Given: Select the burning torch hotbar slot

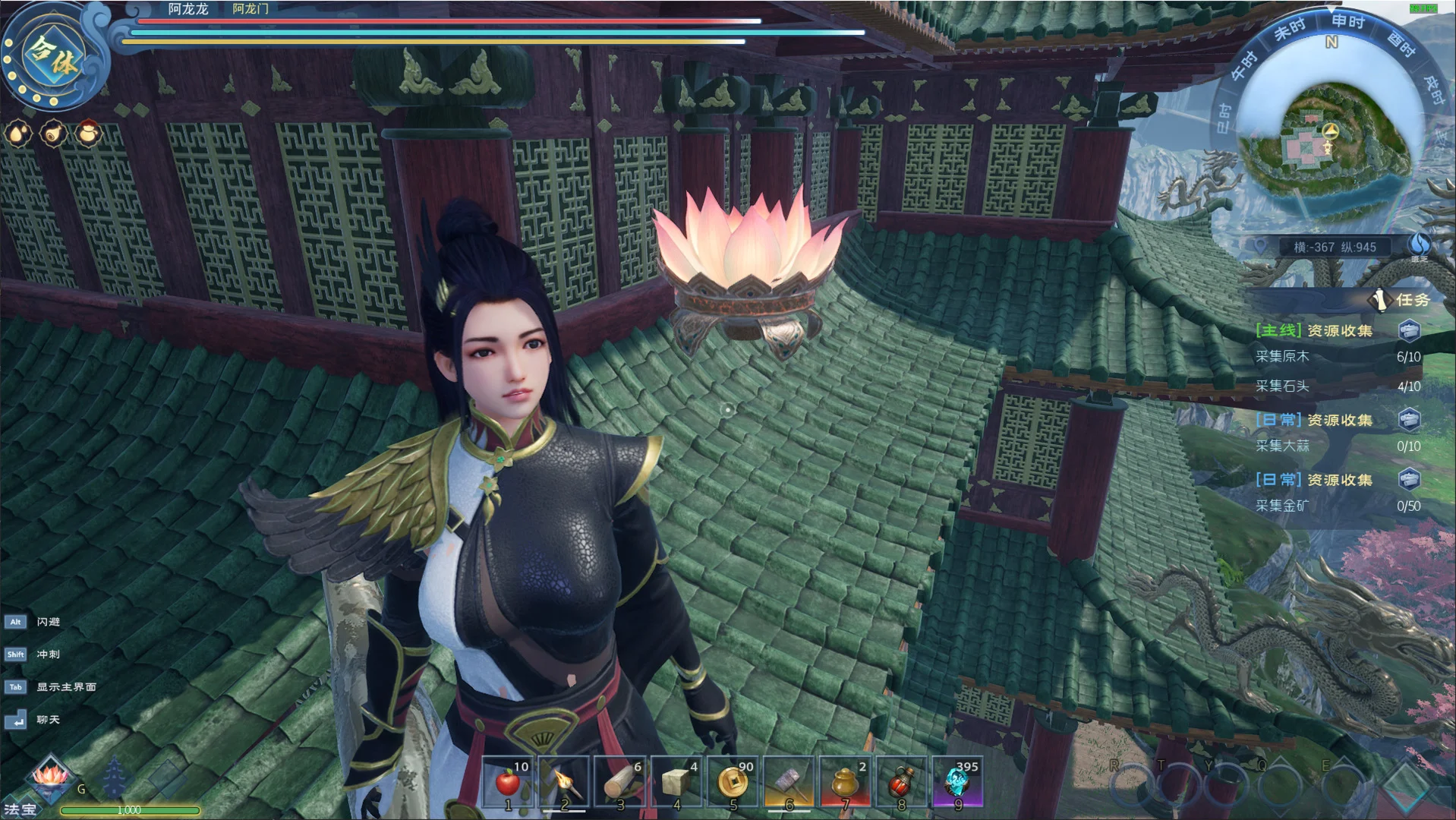Looking at the screenshot, I should click(564, 782).
